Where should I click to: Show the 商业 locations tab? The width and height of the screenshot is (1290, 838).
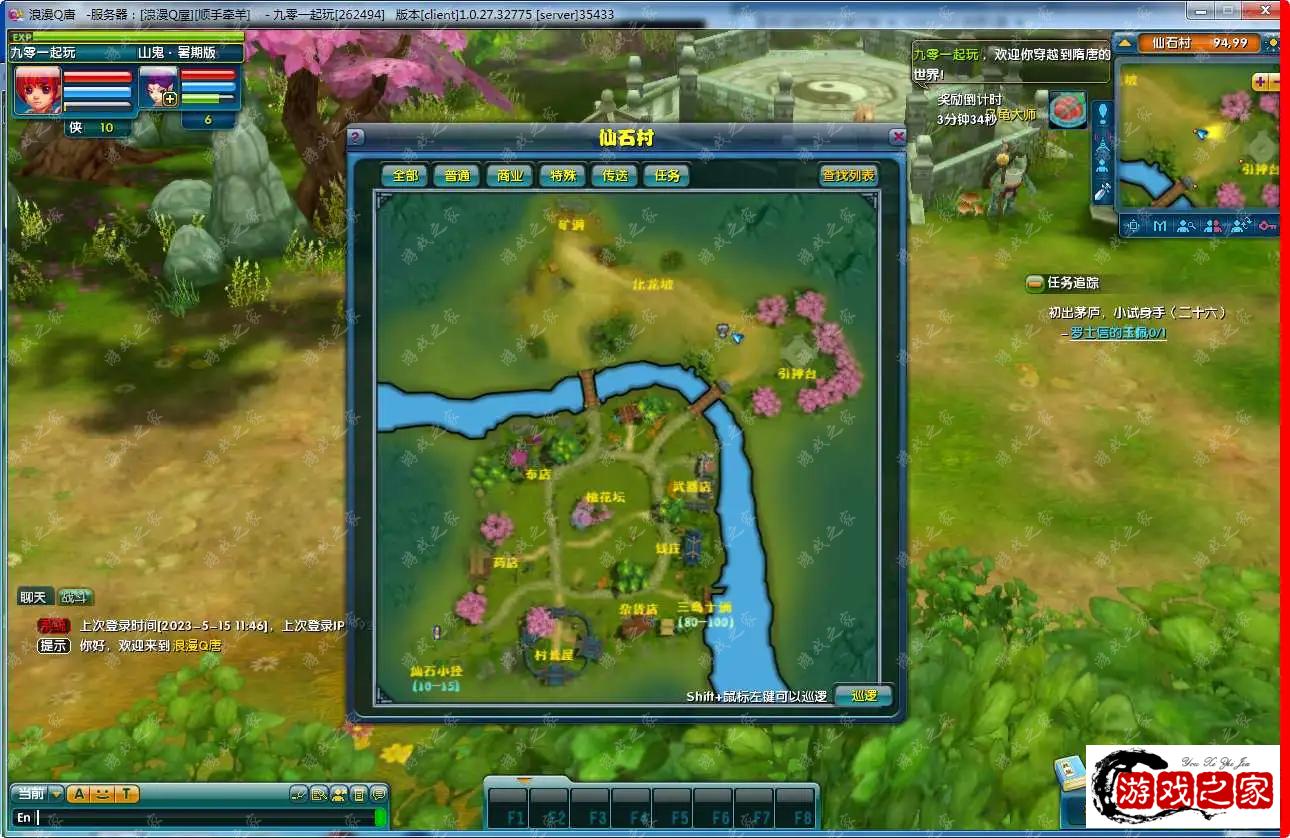509,175
